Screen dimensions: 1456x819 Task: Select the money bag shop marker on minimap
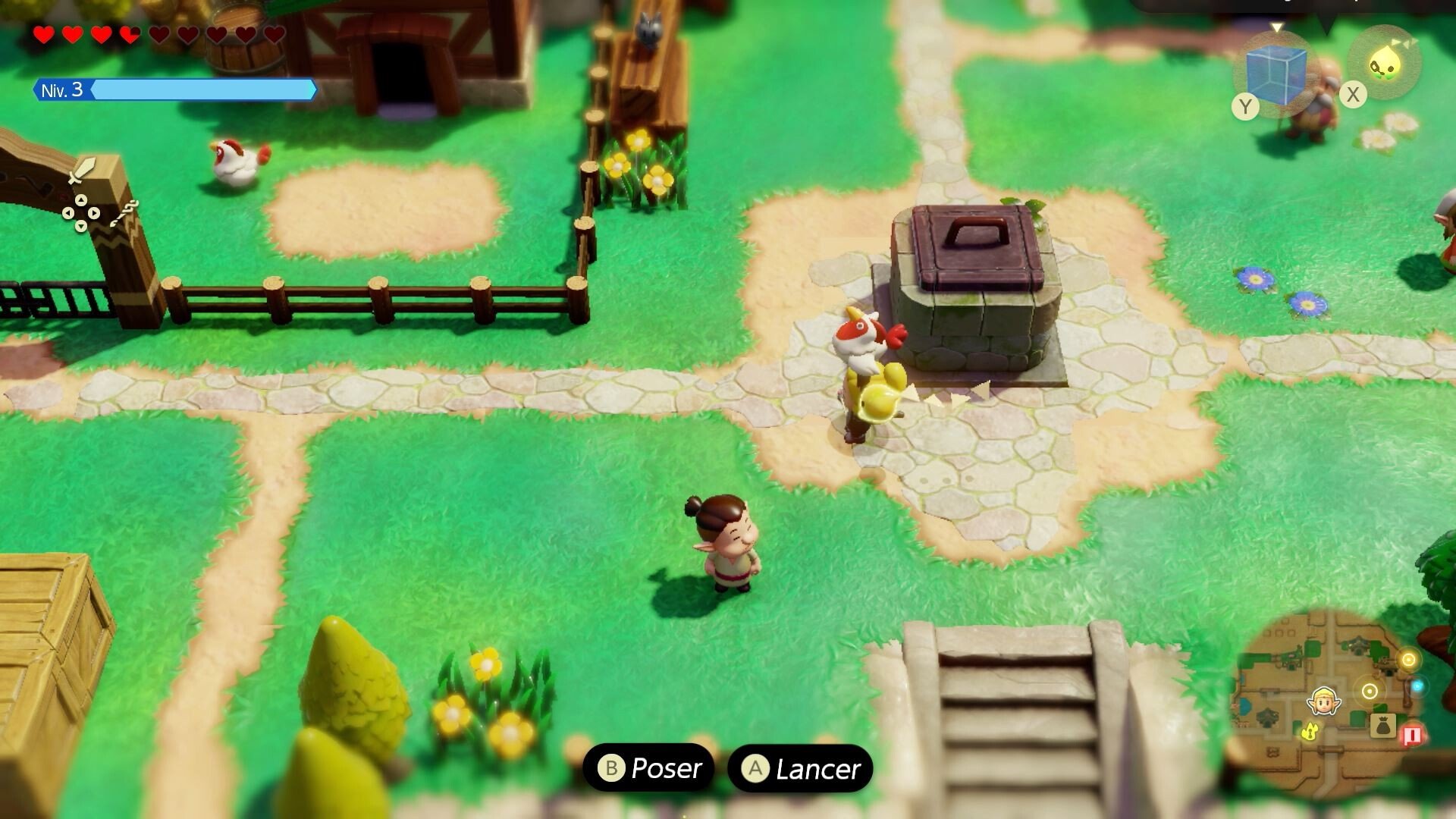point(1382,726)
